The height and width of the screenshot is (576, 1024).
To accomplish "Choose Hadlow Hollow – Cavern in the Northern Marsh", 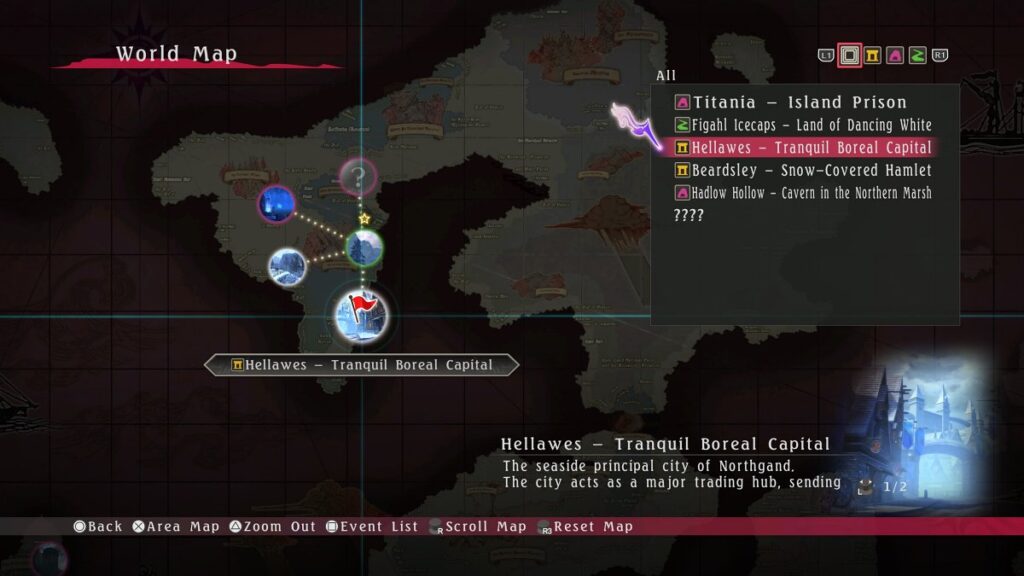I will coord(811,193).
